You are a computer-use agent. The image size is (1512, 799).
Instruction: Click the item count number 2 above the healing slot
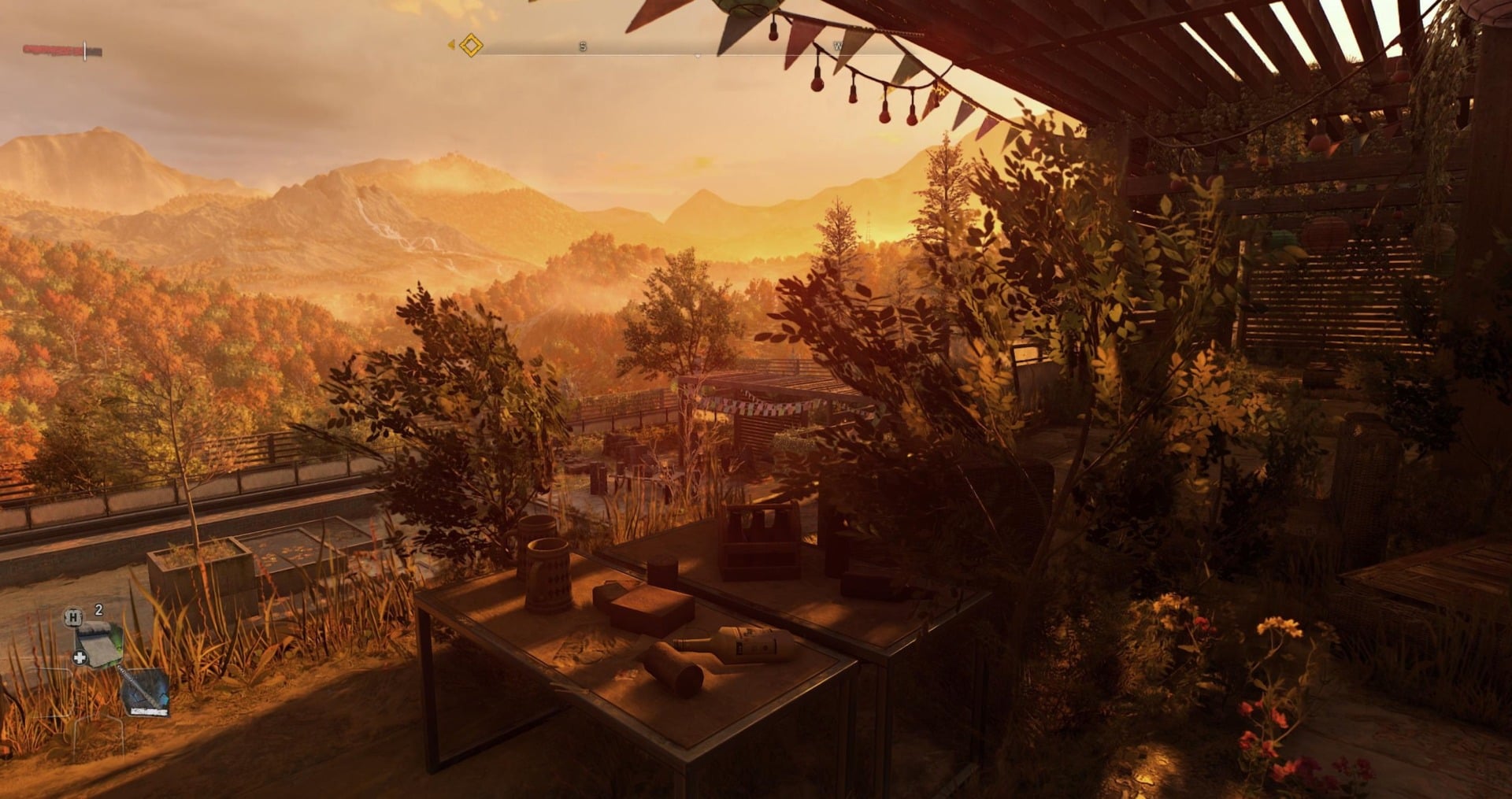pos(98,610)
